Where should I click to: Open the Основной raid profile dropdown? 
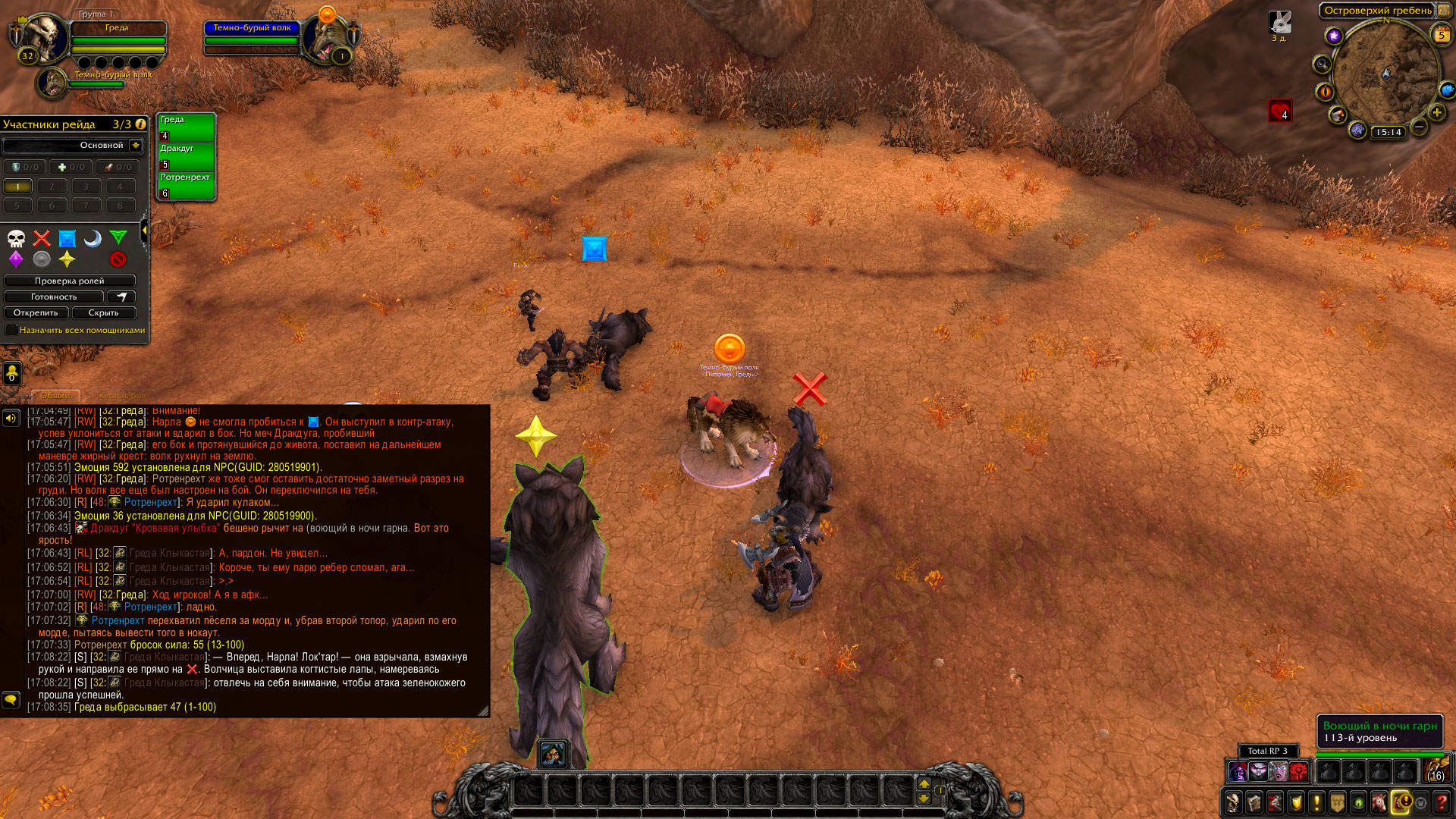pyautogui.click(x=136, y=145)
